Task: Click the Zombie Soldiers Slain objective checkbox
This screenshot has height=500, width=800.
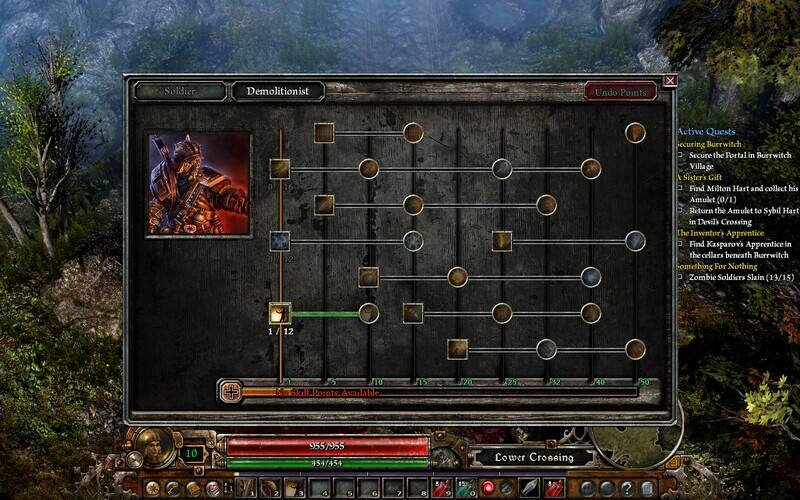Action: (680, 276)
